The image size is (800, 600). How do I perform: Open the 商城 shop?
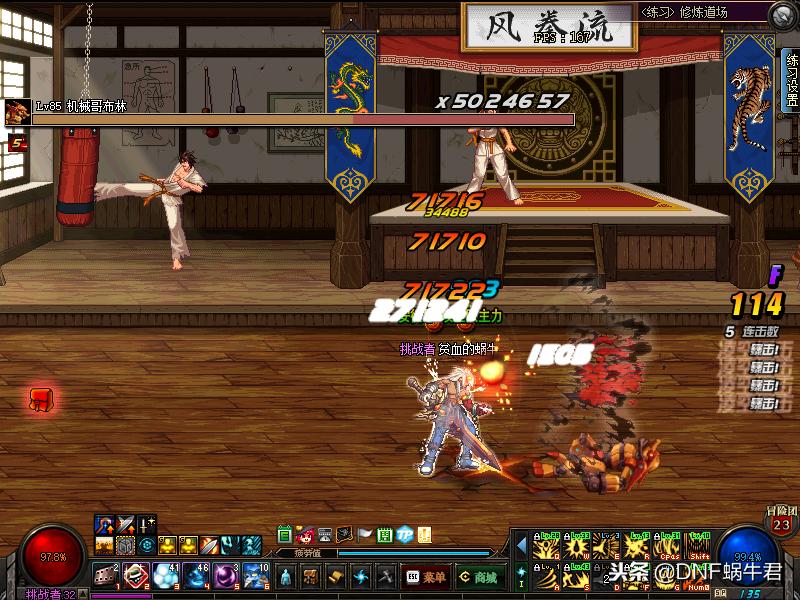point(479,577)
